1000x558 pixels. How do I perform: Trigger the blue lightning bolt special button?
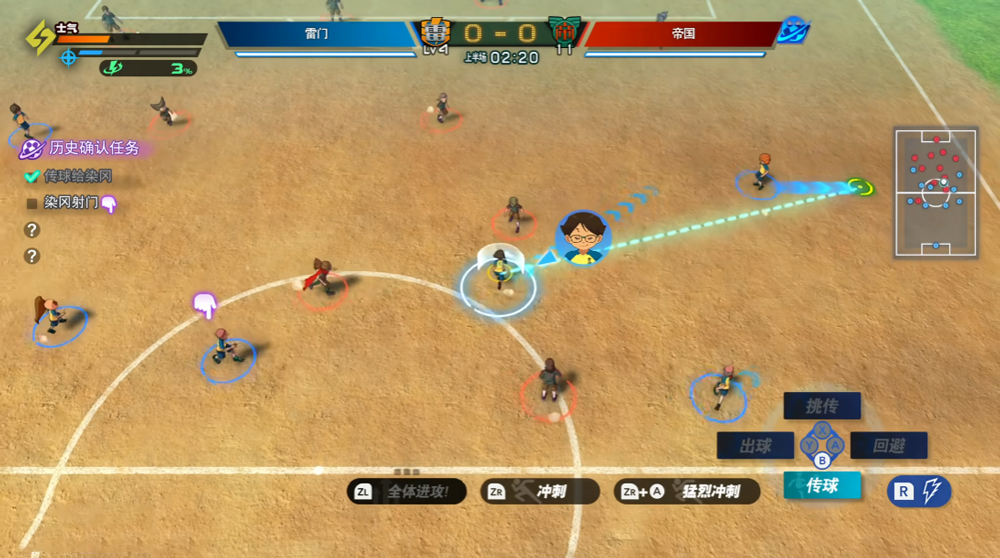[919, 491]
